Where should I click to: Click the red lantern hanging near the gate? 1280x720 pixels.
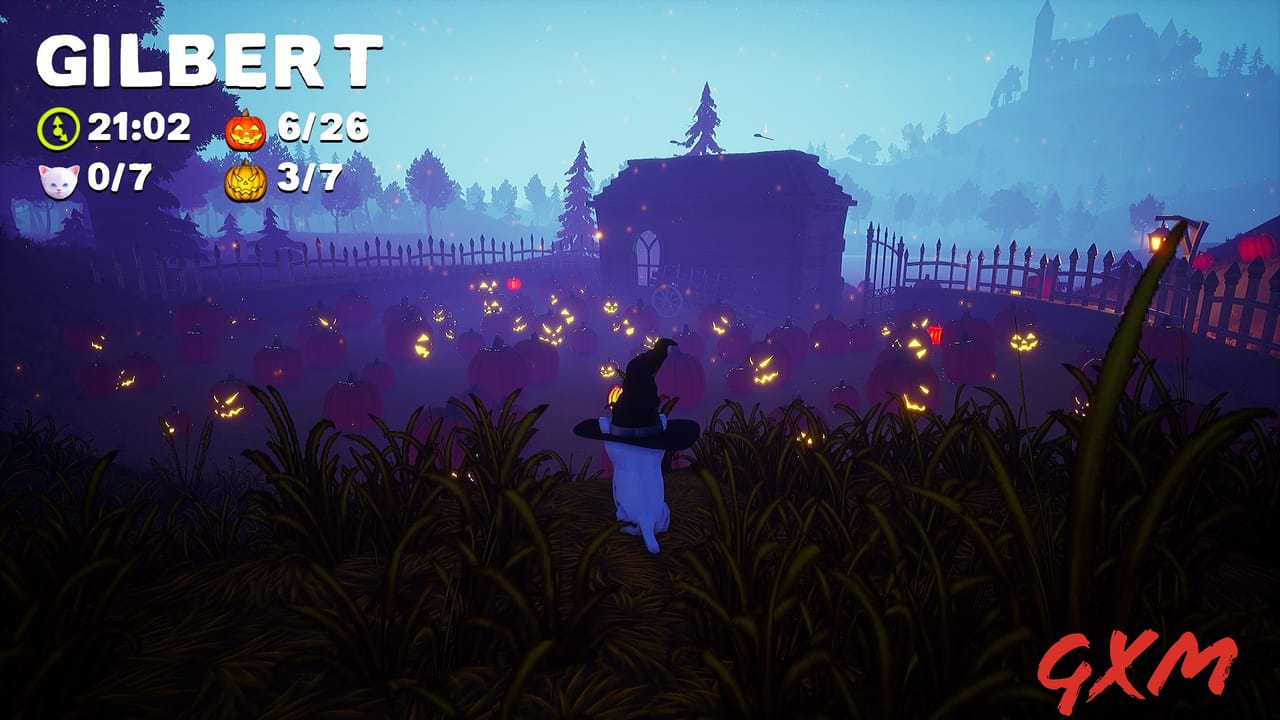[x=937, y=335]
